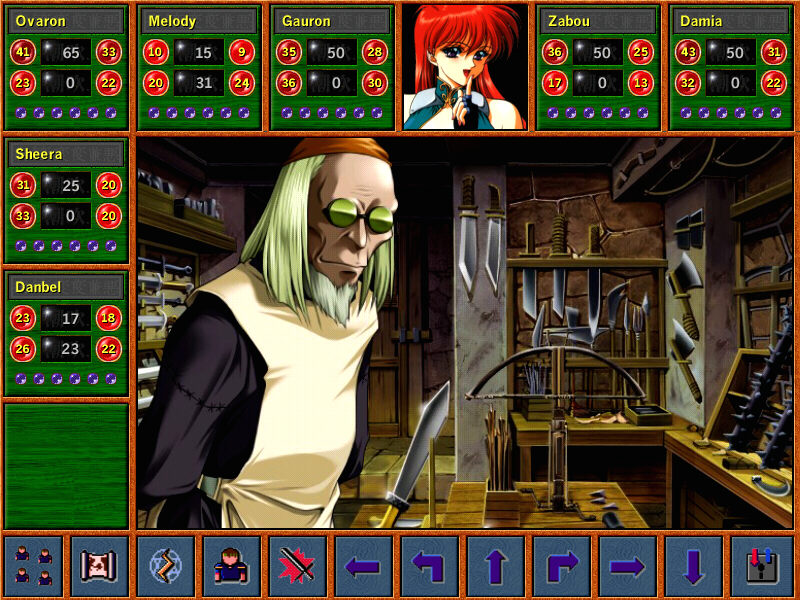Open the party formation icon with four figures
Viewport: 800px width, 600px height.
click(x=34, y=566)
